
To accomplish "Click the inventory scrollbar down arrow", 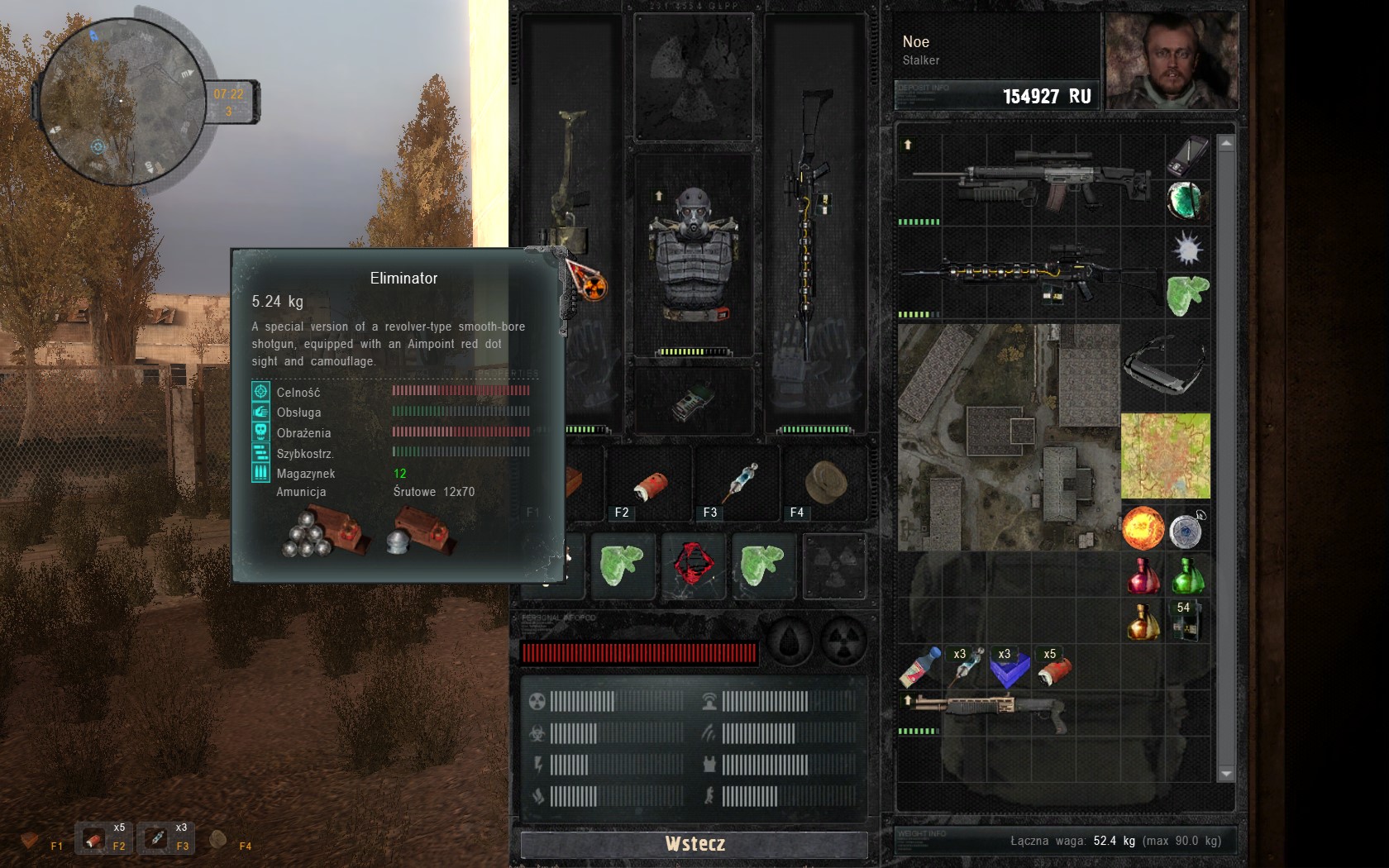I will (1226, 774).
